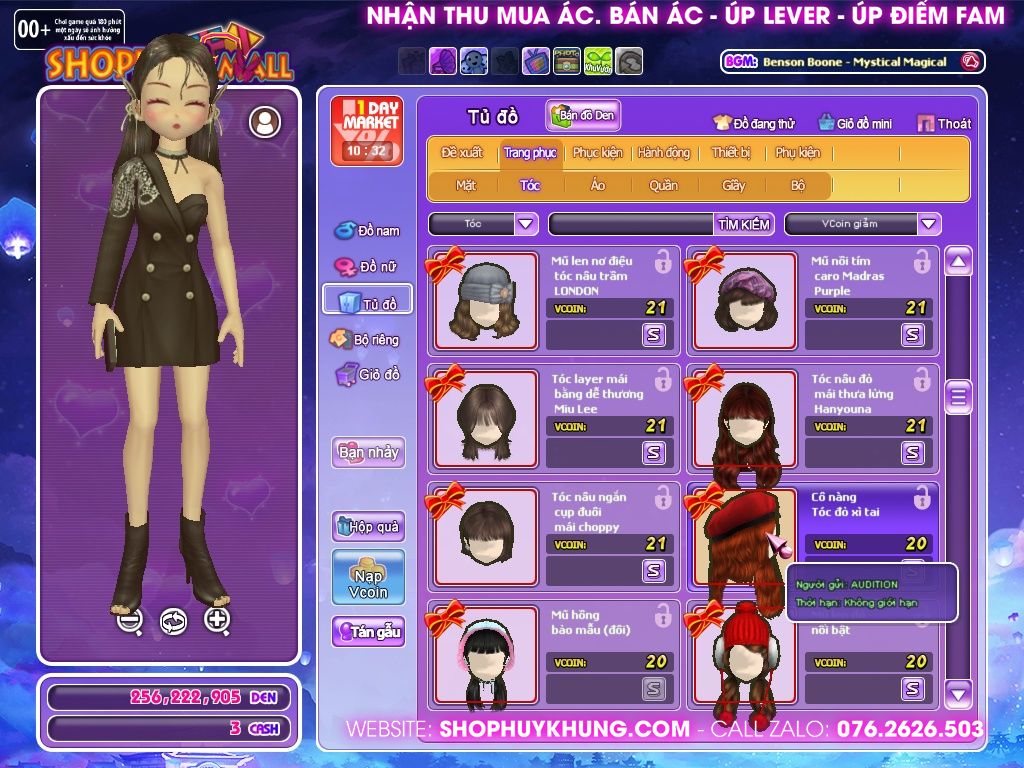Open the Bộ riêng section

point(365,340)
